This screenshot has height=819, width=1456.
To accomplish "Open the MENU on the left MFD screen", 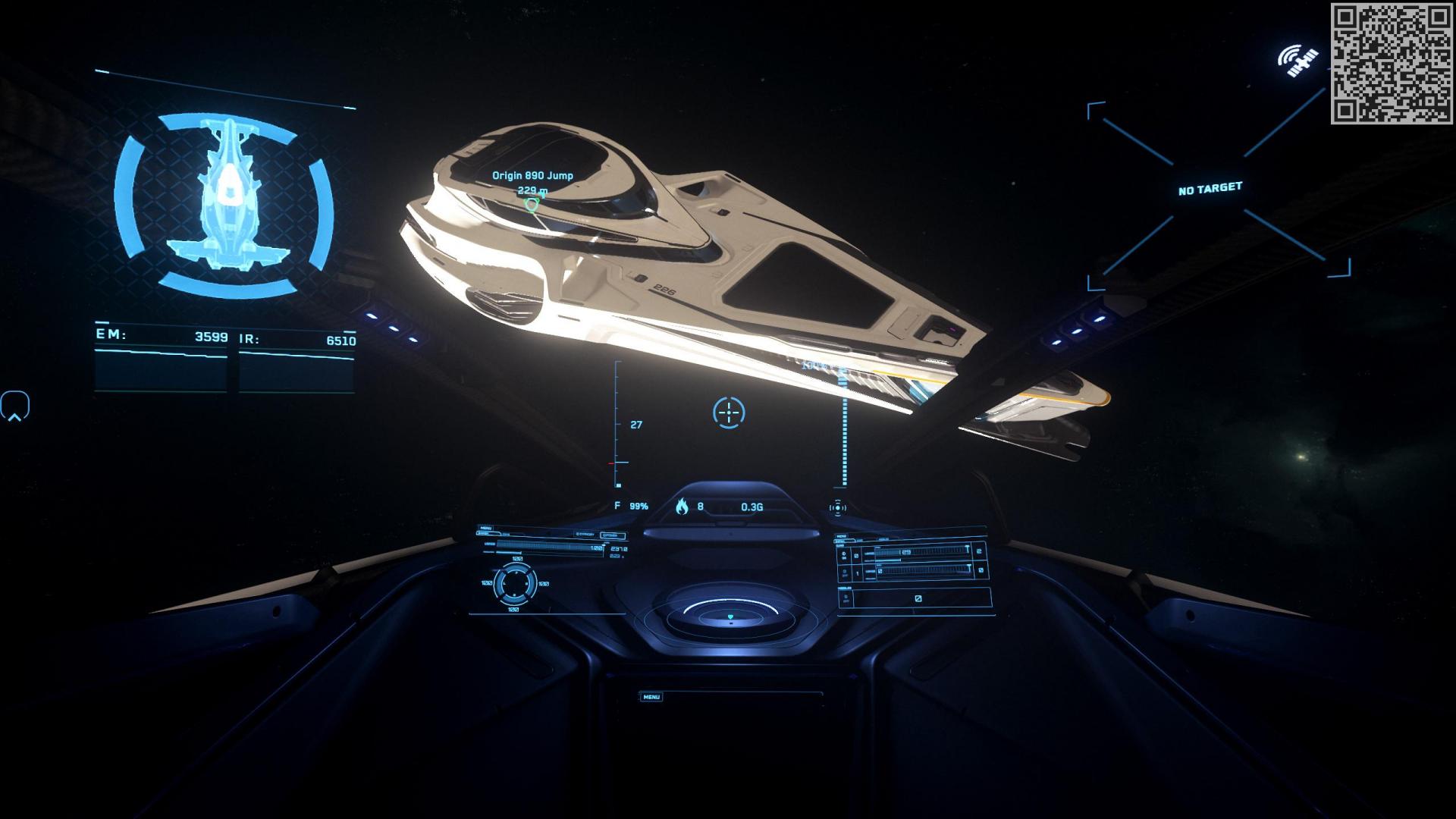I will click(485, 526).
